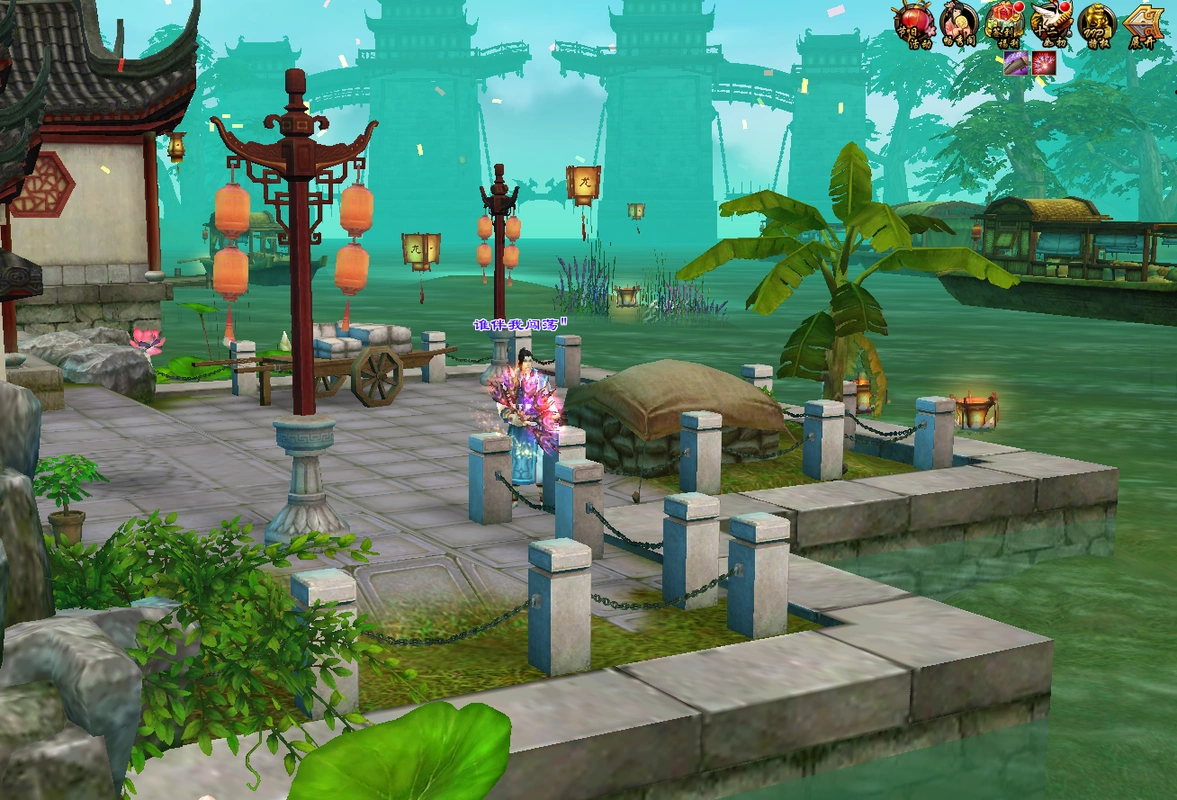The height and width of the screenshot is (800, 1177).
Task: Open the golden lion VIP privileges
Action: pyautogui.click(x=1096, y=22)
